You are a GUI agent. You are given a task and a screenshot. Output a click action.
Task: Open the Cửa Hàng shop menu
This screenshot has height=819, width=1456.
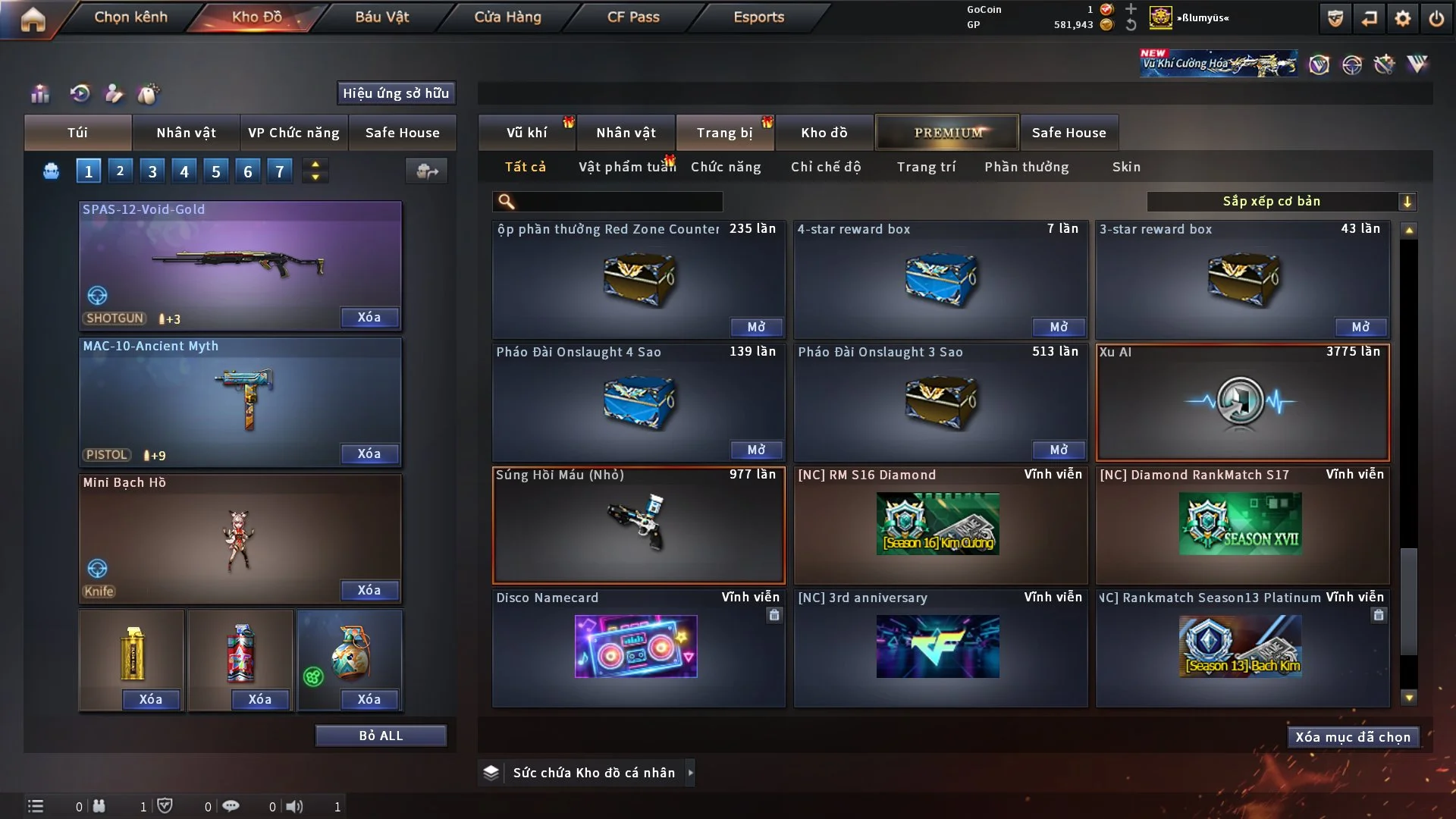[507, 17]
